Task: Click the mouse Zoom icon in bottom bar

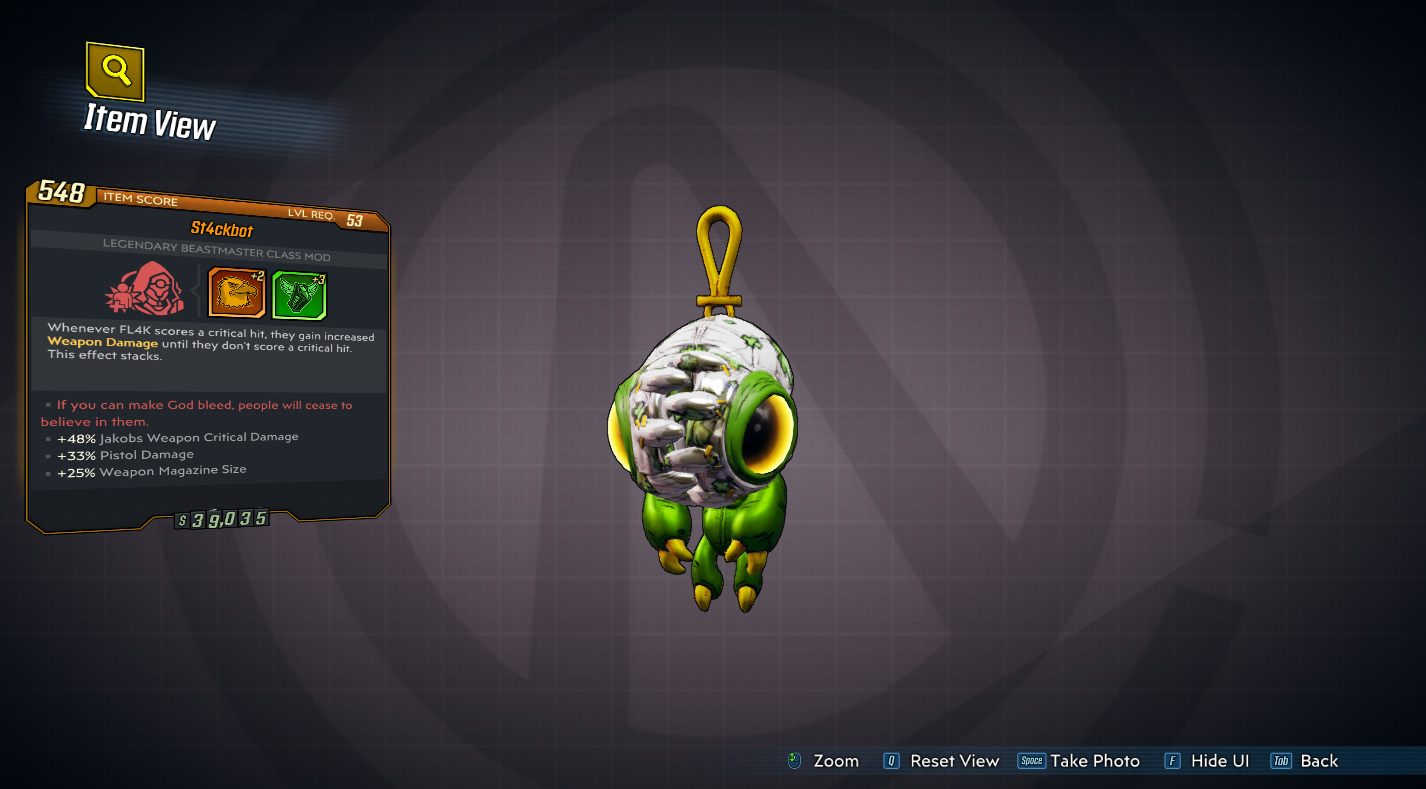Action: [795, 761]
